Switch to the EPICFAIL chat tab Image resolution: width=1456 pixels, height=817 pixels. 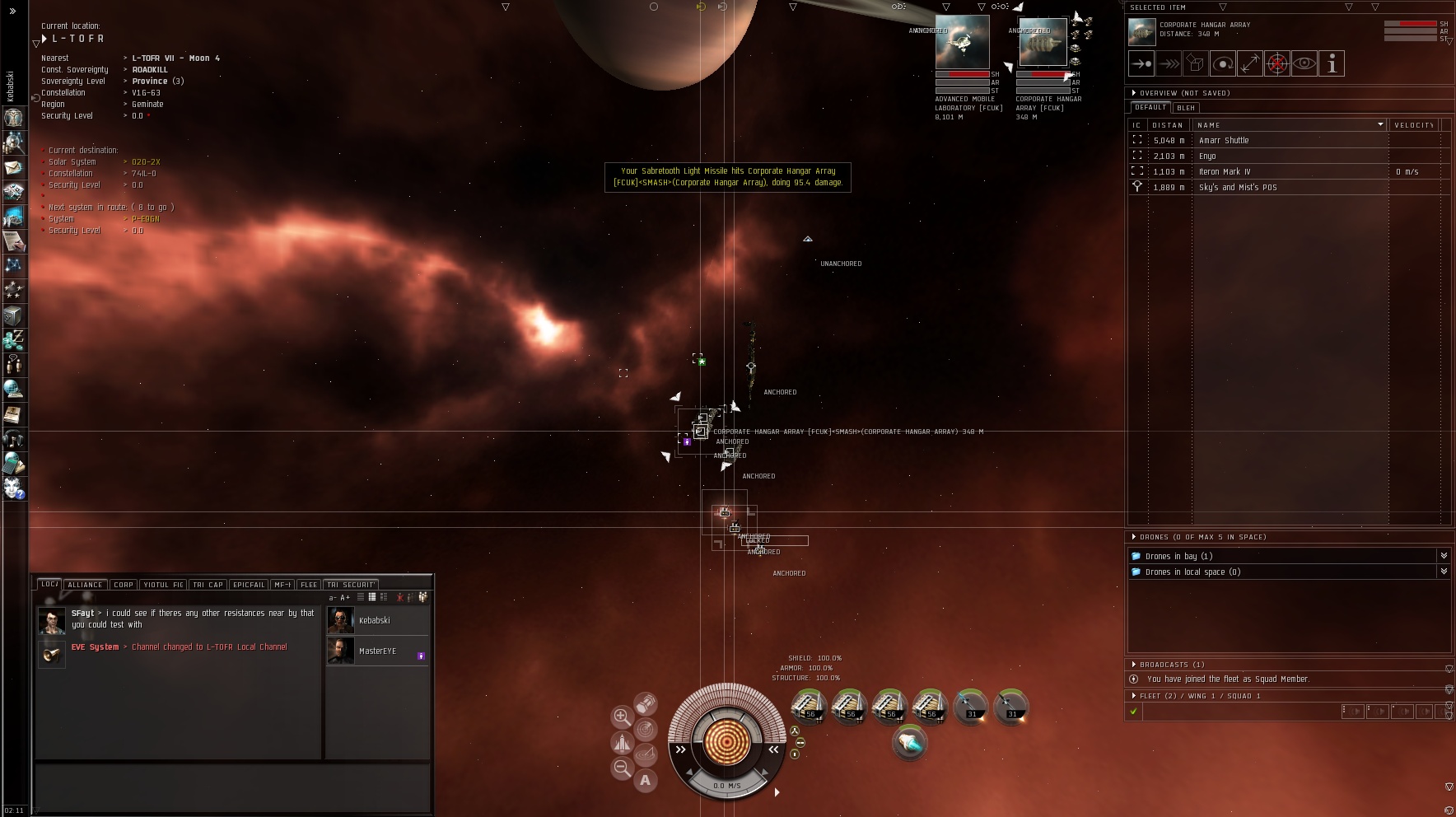249,585
